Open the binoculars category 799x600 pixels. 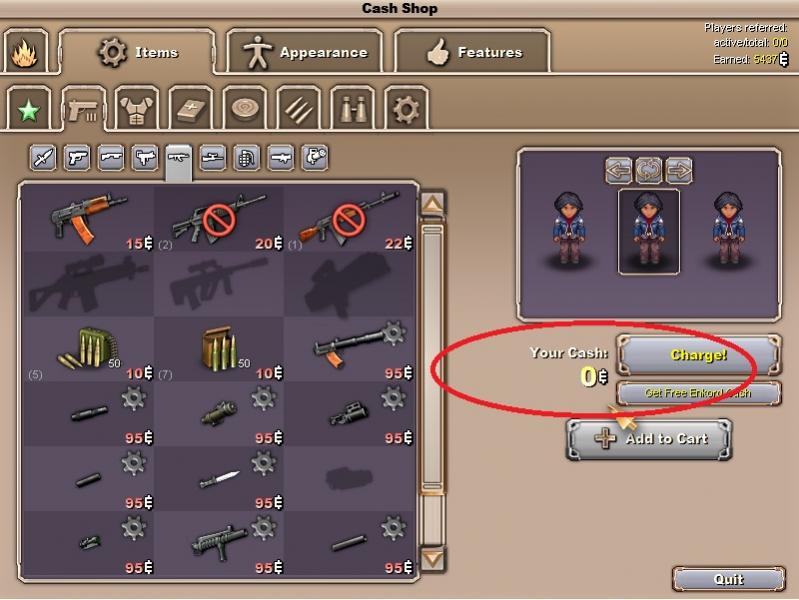(x=351, y=109)
